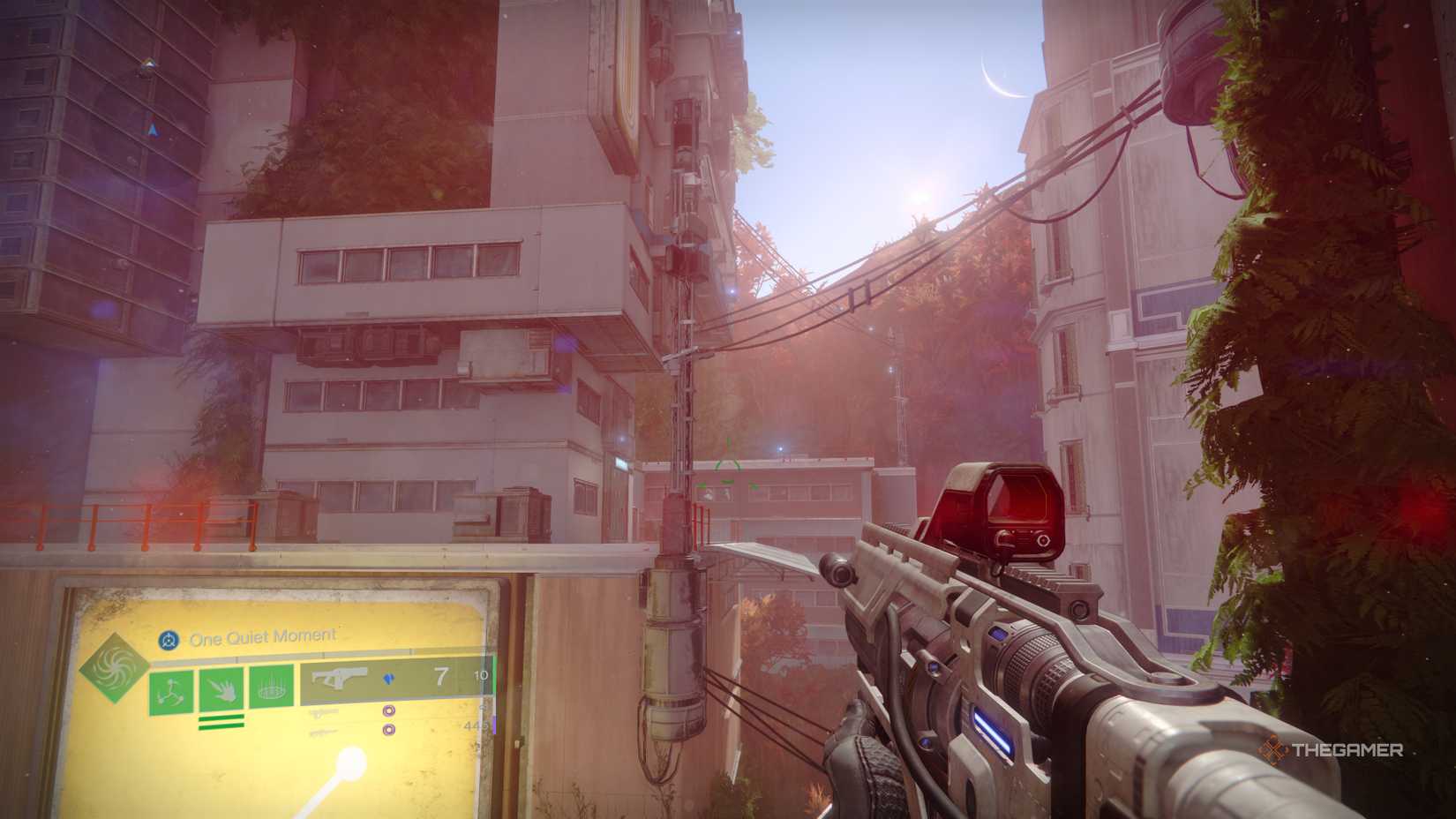Click the reserve ammo 10 label
Screen dimensions: 1456x819
[x=483, y=675]
